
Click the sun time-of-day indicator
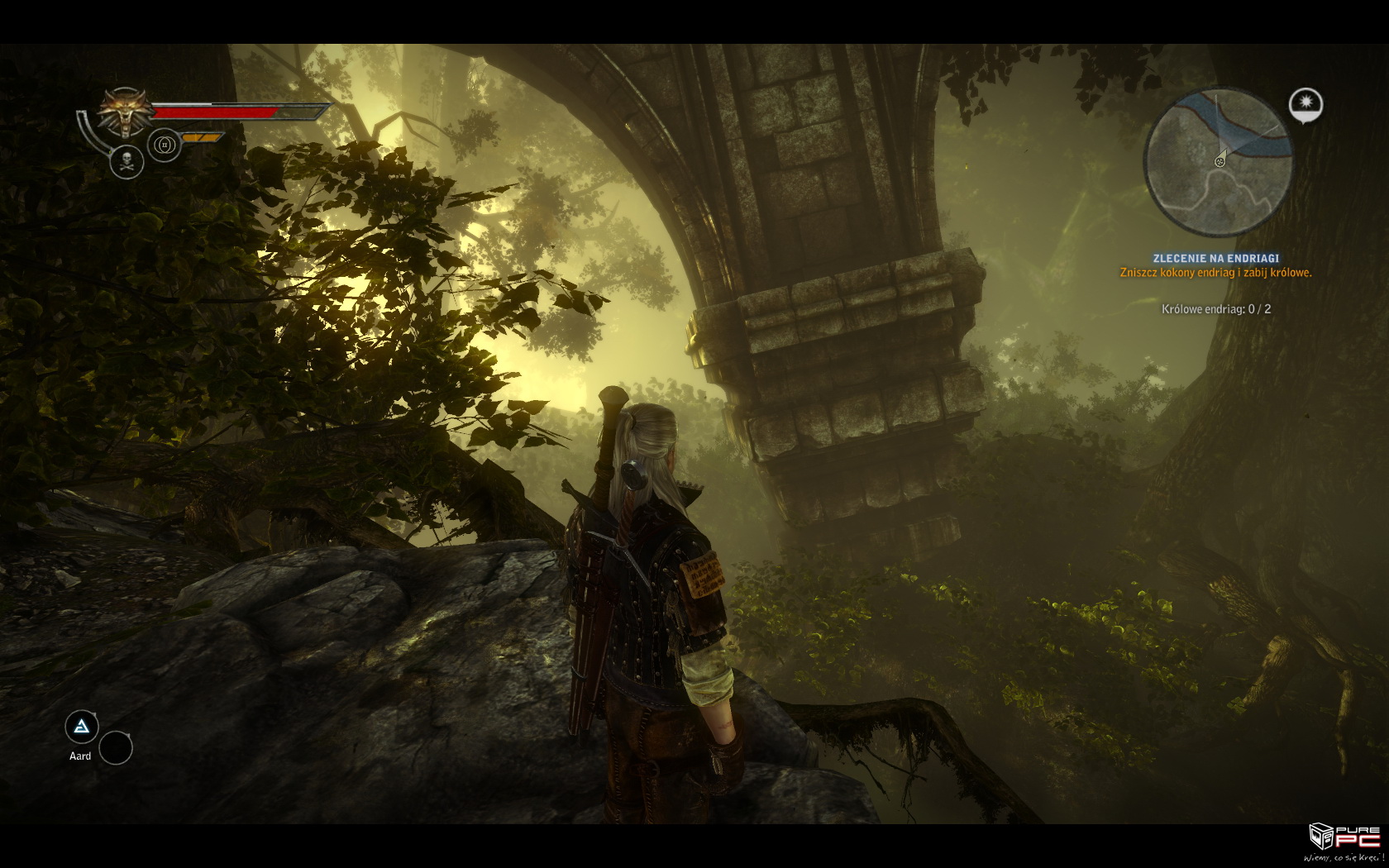1305,104
